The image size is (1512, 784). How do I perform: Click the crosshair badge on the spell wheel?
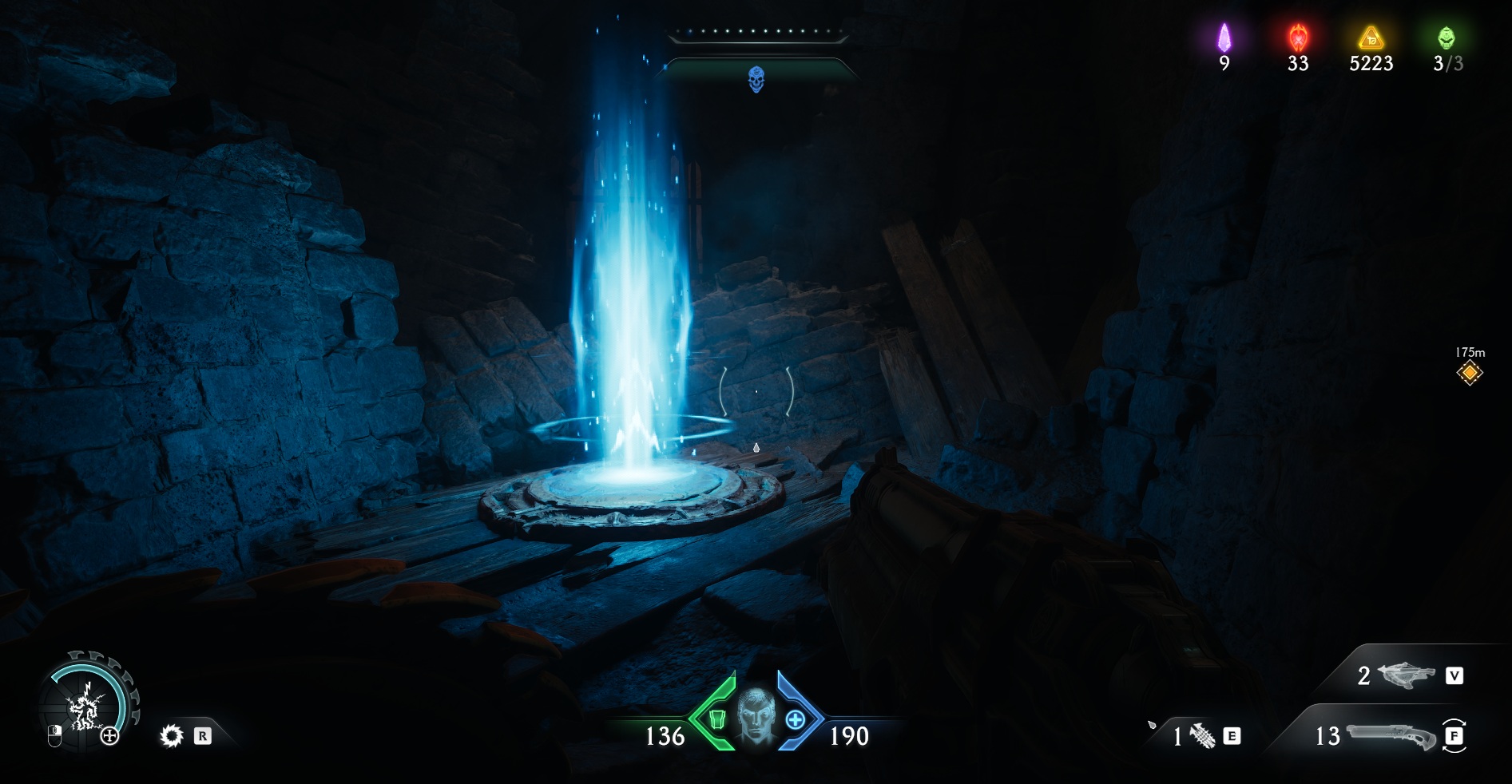coord(110,736)
